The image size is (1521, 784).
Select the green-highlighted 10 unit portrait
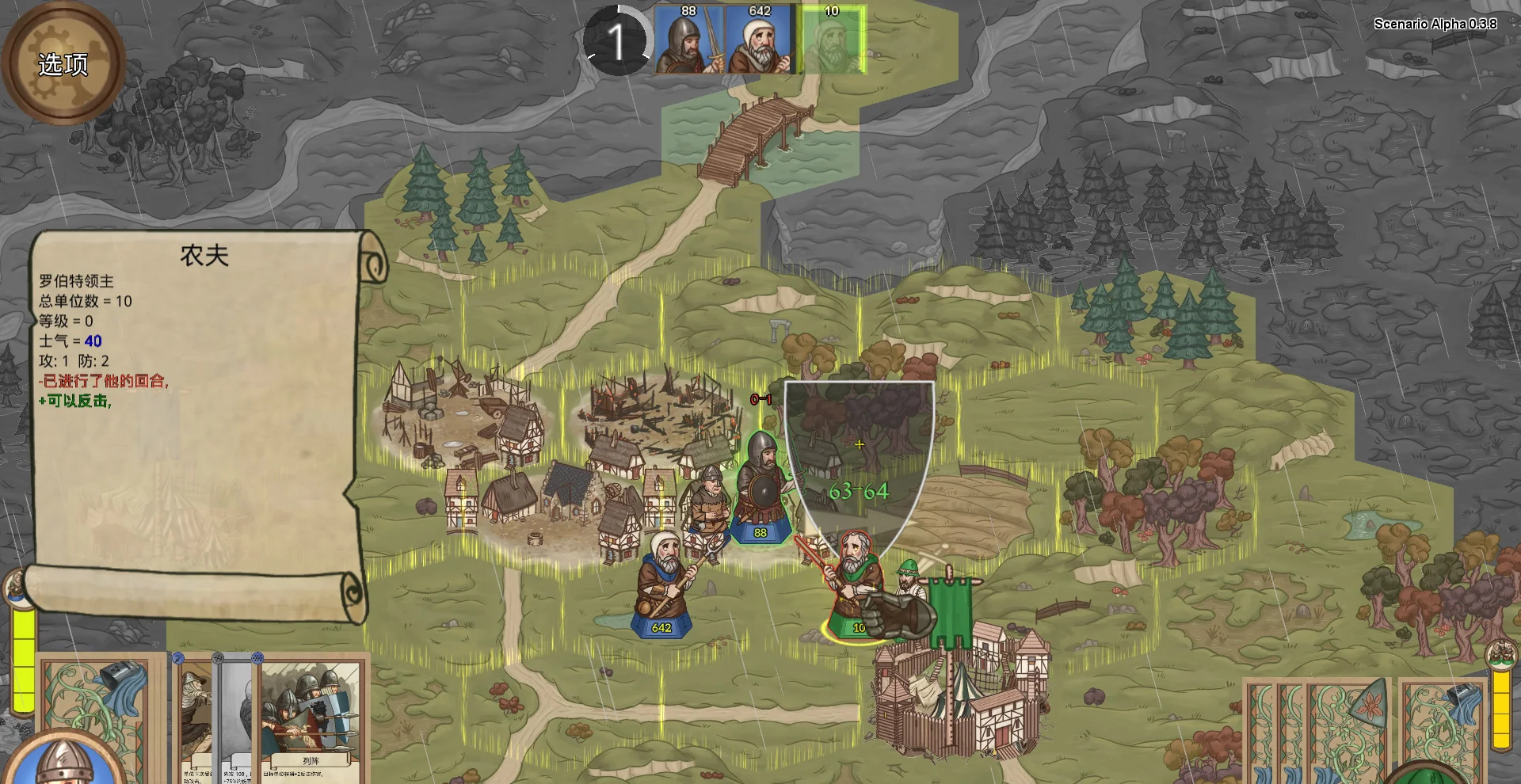pos(832,41)
